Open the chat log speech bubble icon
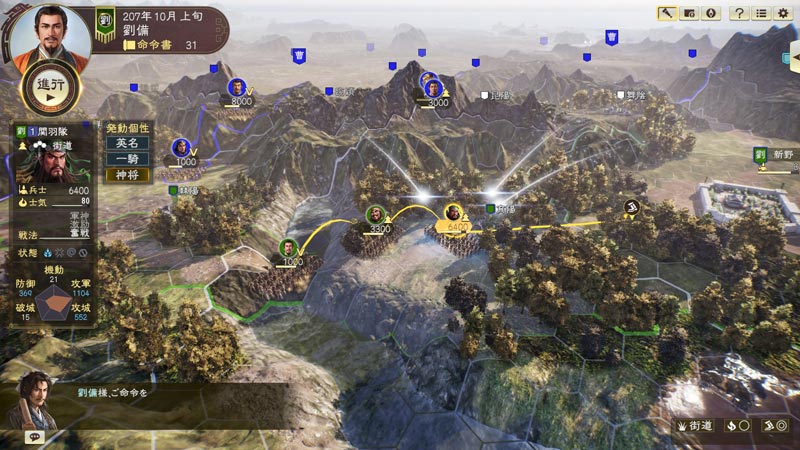800x450 pixels. [x=35, y=437]
